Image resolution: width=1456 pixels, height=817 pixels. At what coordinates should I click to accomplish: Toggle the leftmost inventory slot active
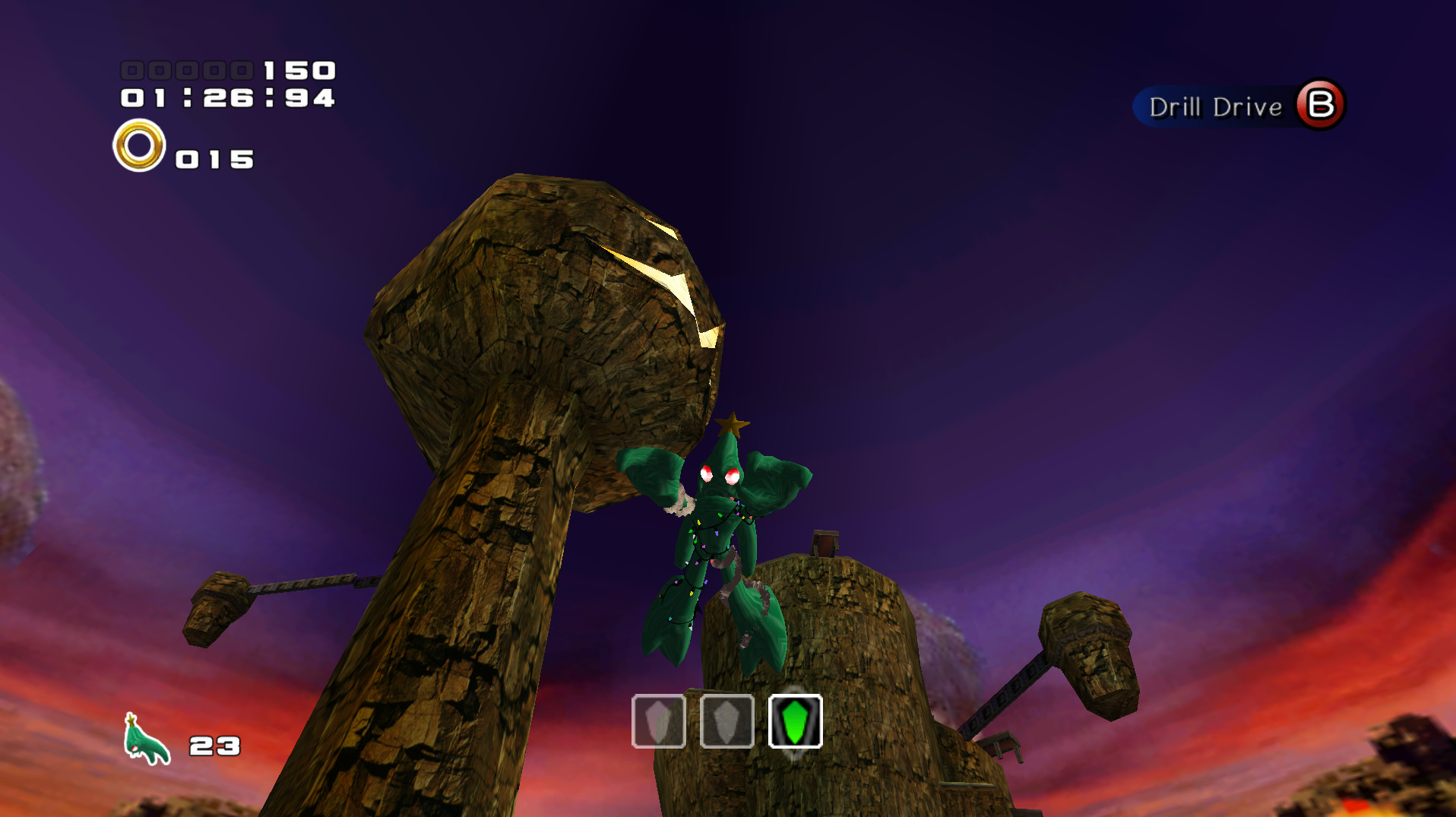(659, 722)
